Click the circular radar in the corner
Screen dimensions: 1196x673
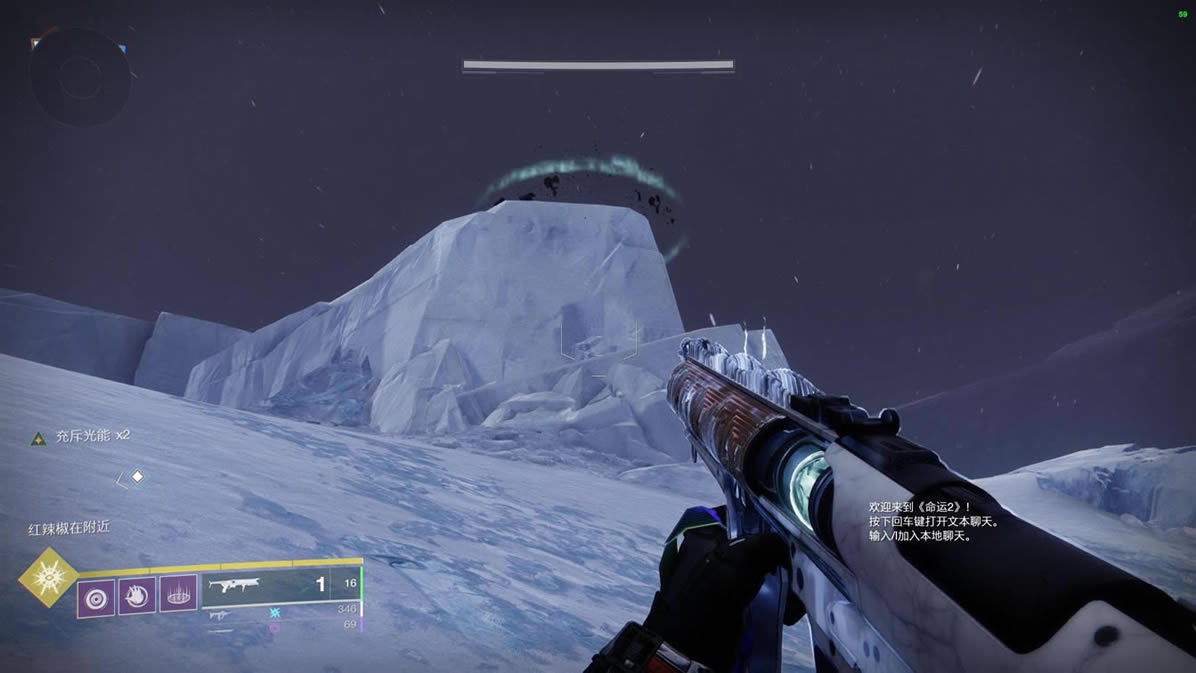click(78, 77)
